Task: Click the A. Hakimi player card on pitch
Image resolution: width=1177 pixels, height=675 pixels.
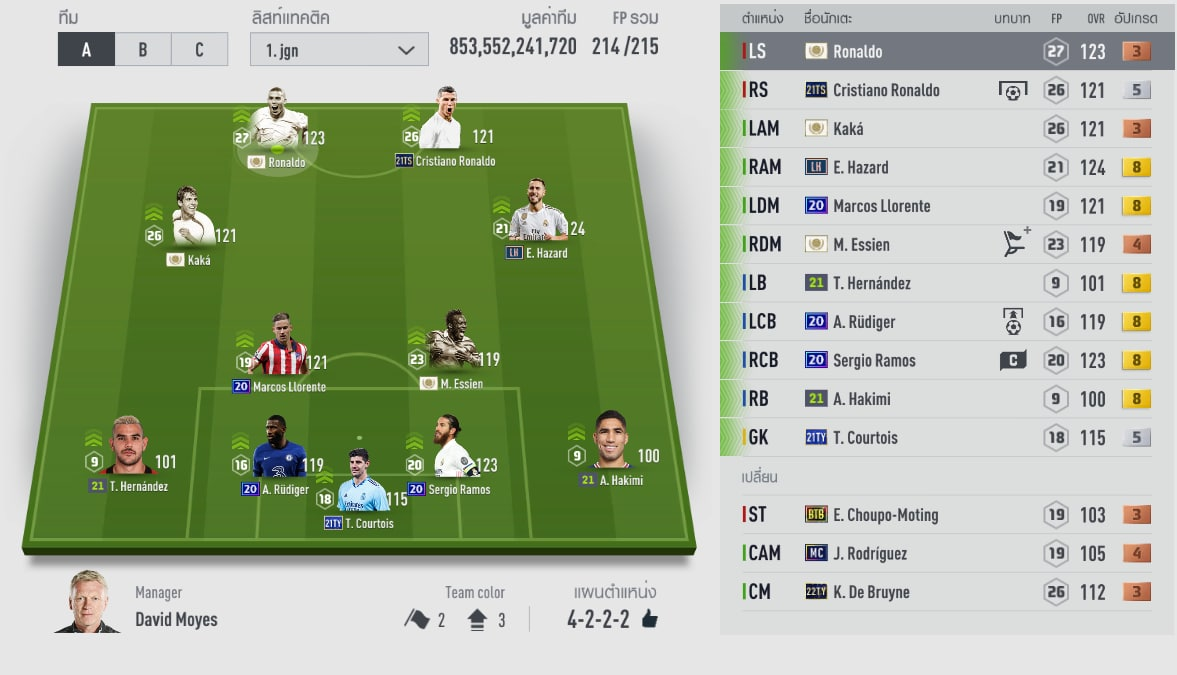Action: click(x=612, y=444)
